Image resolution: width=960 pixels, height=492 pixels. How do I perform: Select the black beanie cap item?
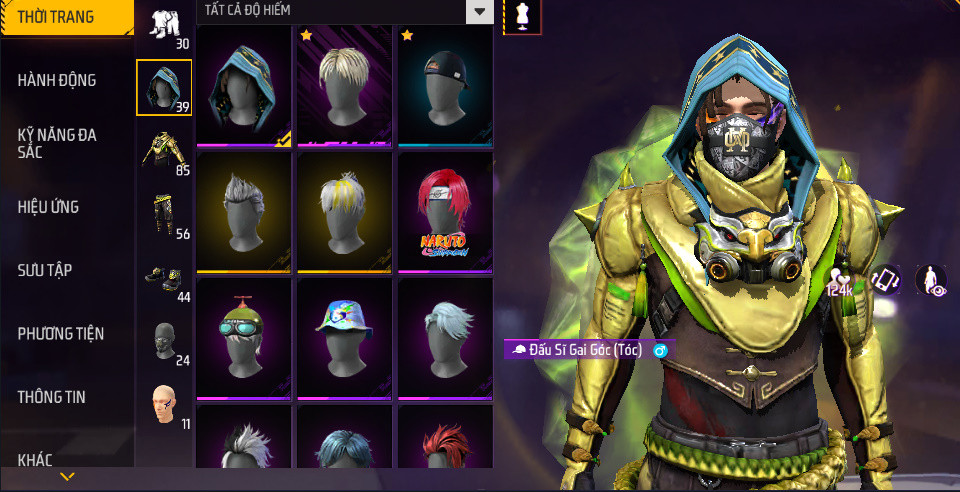(445, 86)
